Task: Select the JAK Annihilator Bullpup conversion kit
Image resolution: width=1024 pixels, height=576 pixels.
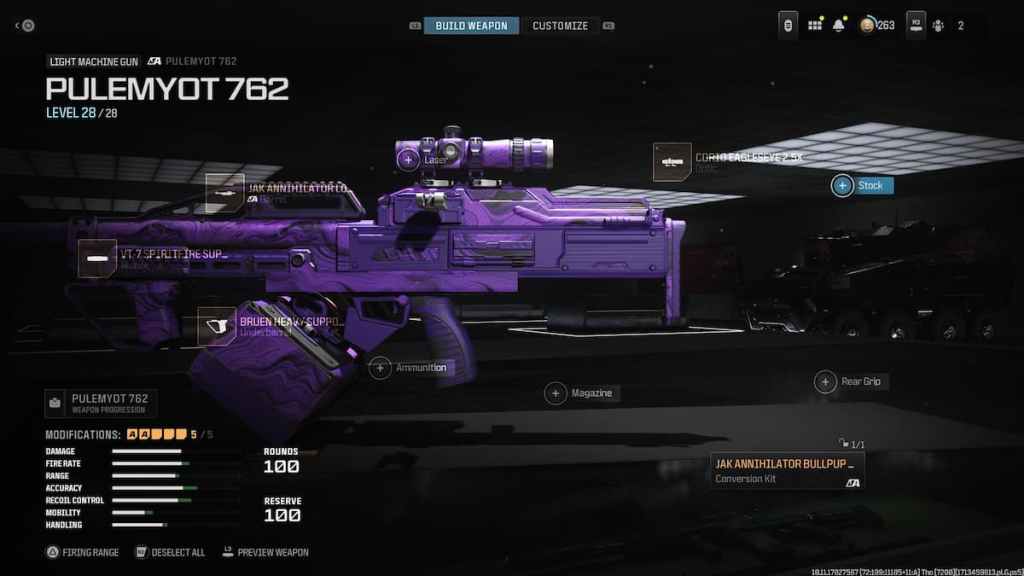Action: click(x=787, y=470)
